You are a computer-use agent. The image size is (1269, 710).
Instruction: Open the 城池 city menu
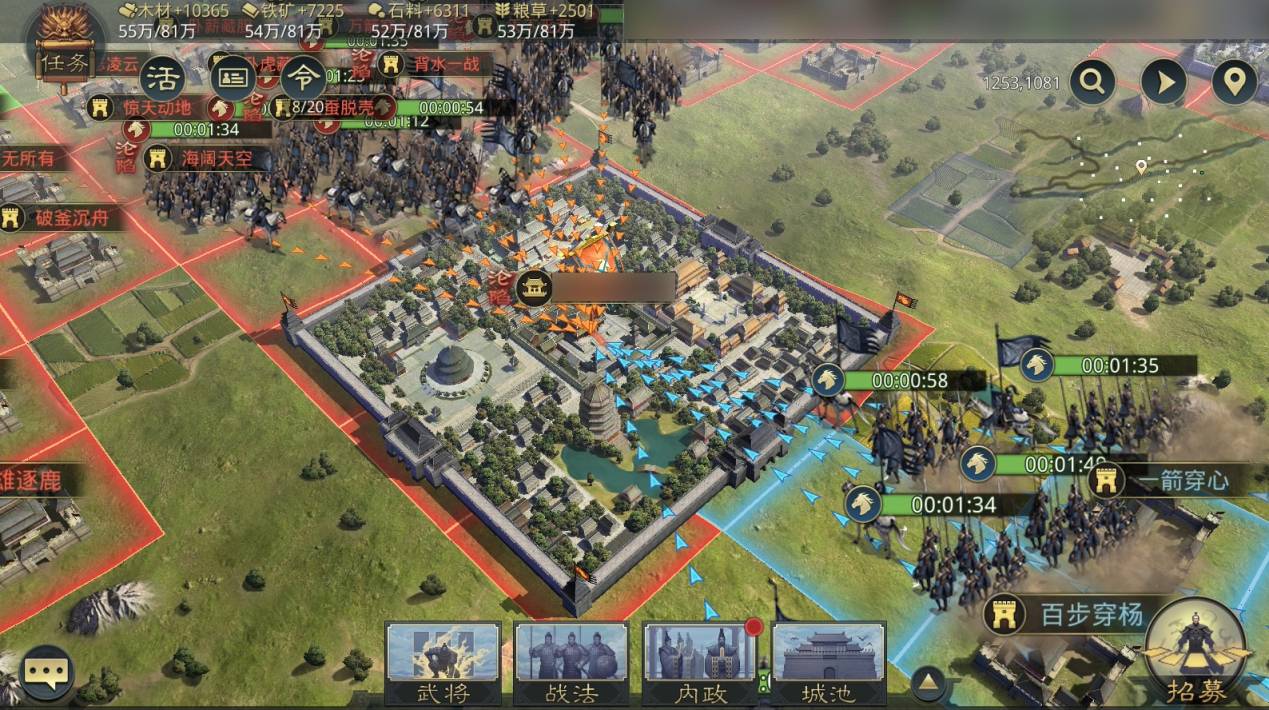828,663
